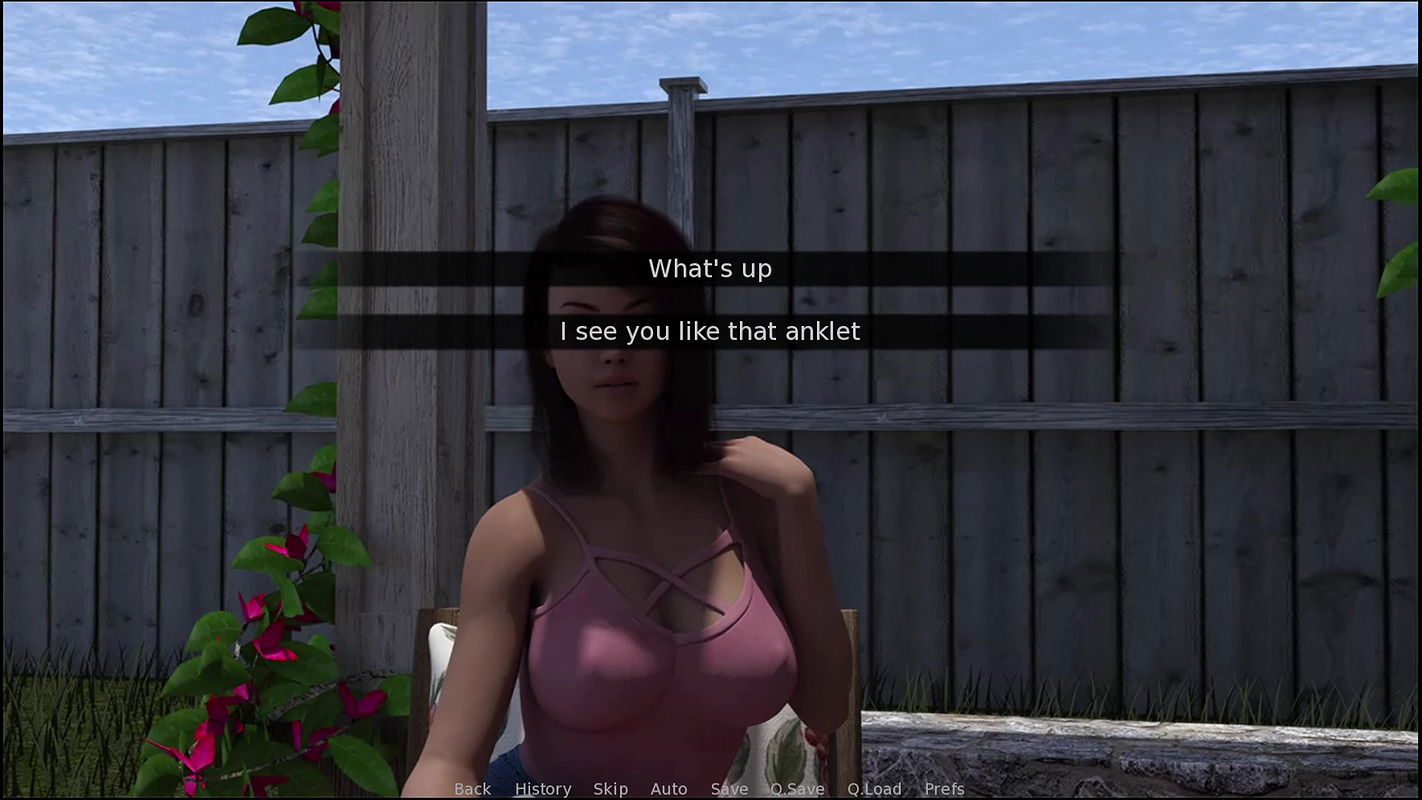Screen dimensions: 1422x800
Task: Activate the Skip button
Action: tap(610, 789)
